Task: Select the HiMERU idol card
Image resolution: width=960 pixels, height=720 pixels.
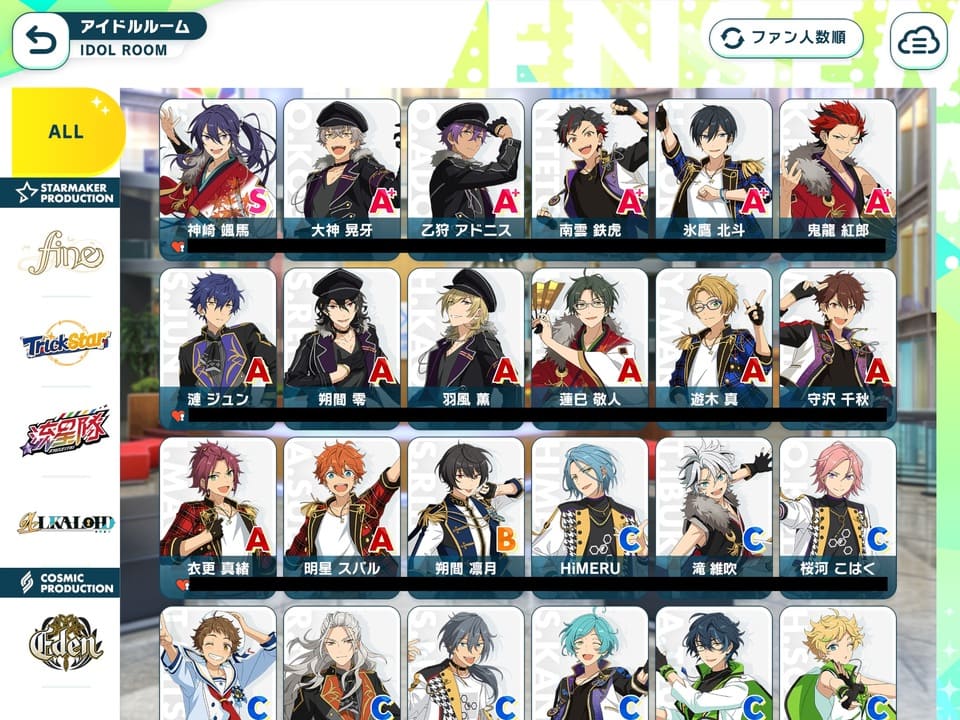Action: 590,508
